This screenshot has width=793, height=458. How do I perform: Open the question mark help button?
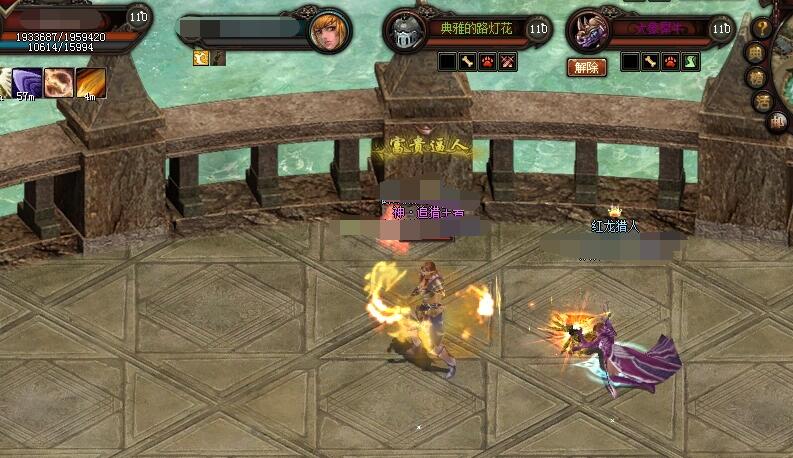tap(762, 28)
